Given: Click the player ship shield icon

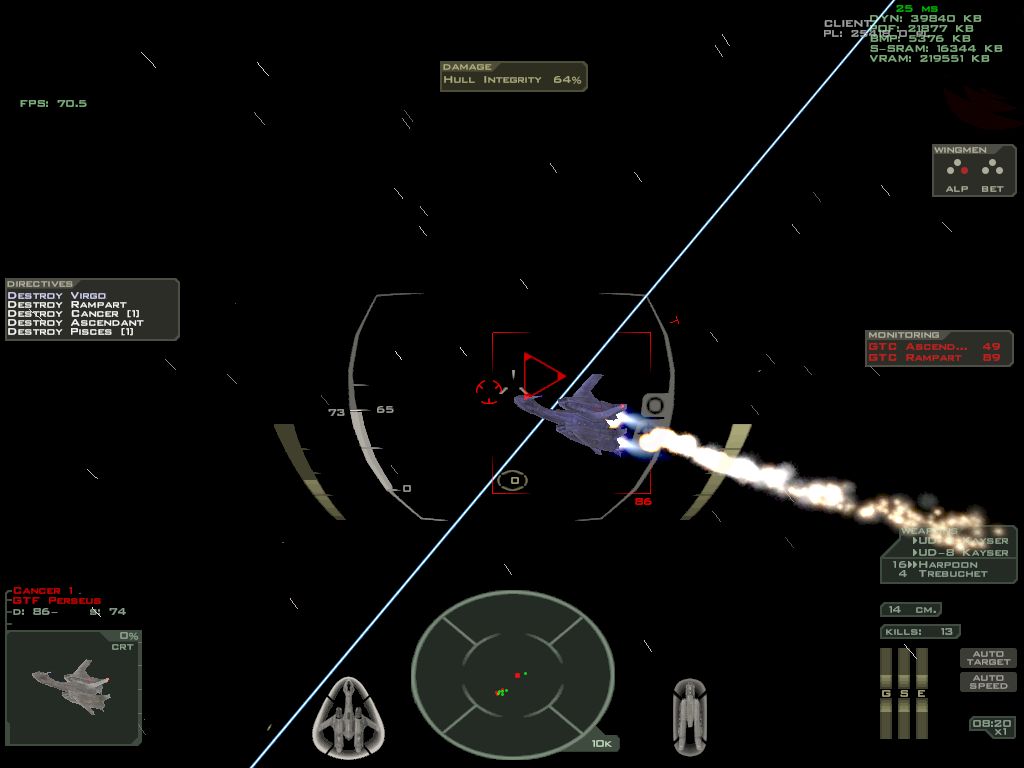Looking at the screenshot, I should [350, 716].
